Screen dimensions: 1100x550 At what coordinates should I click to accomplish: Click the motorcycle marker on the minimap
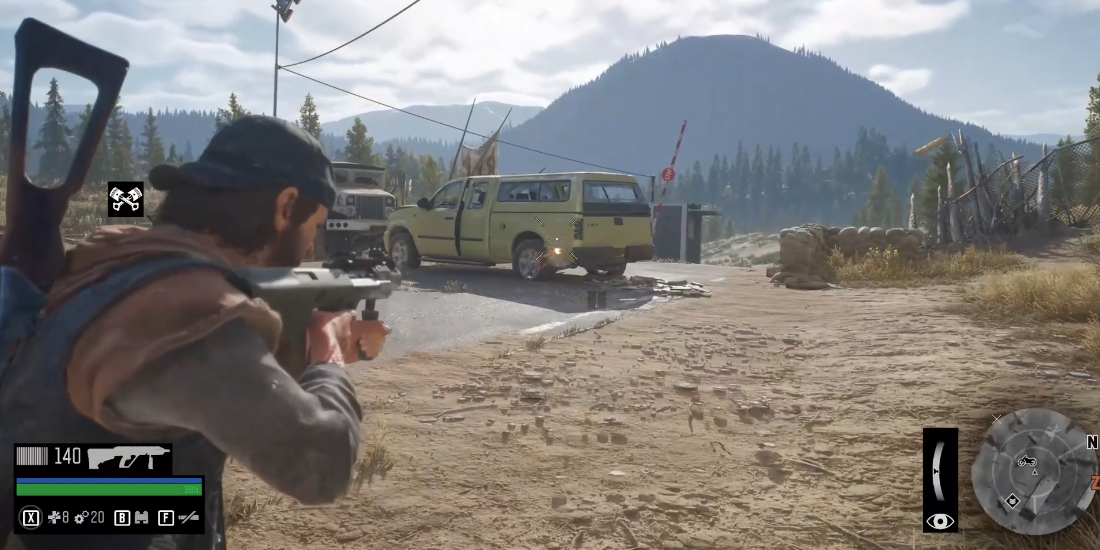[x=1026, y=460]
